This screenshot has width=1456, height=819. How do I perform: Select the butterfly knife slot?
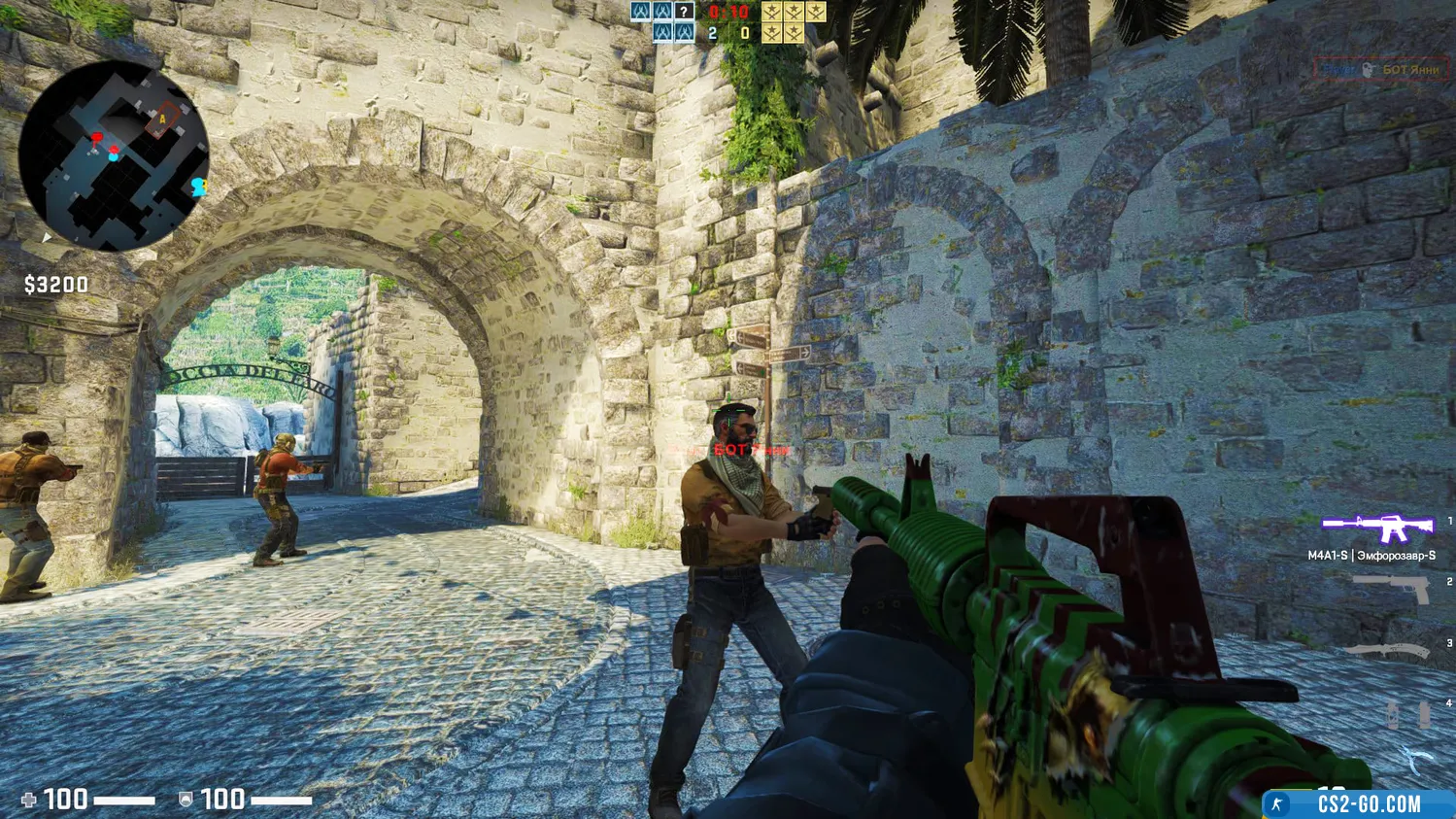[1387, 651]
